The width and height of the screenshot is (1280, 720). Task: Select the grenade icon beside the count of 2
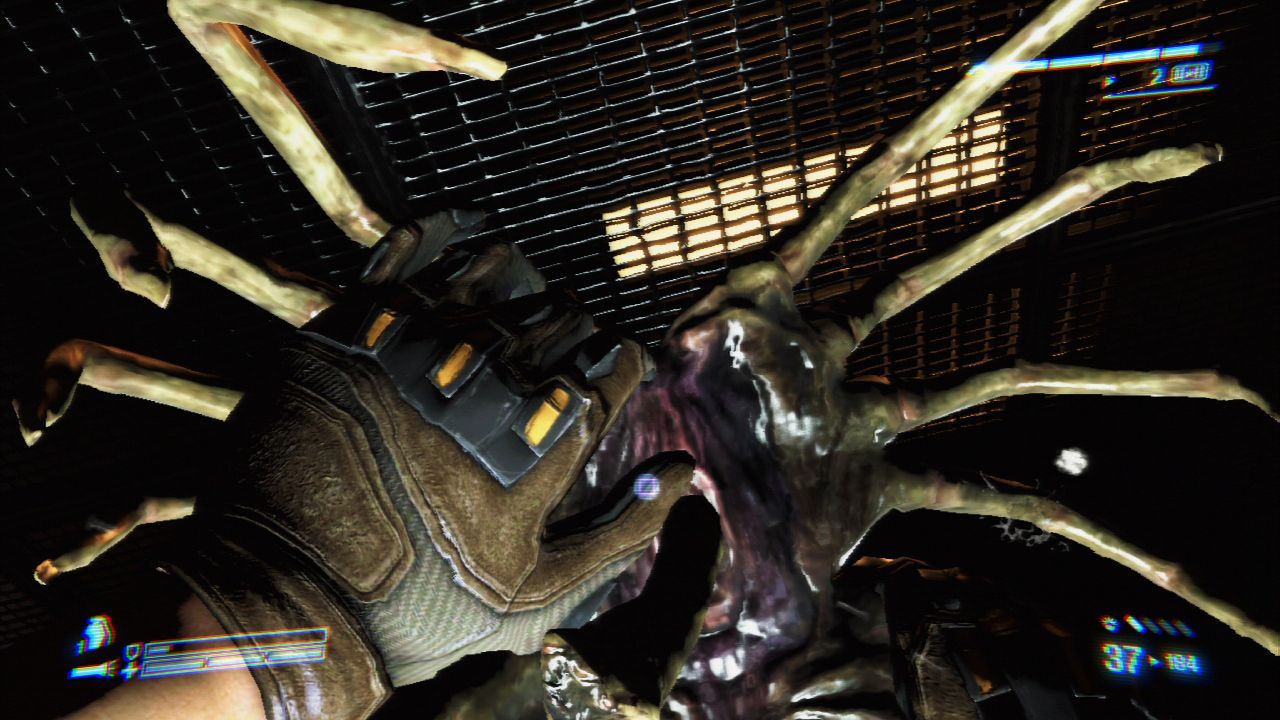[1189, 73]
